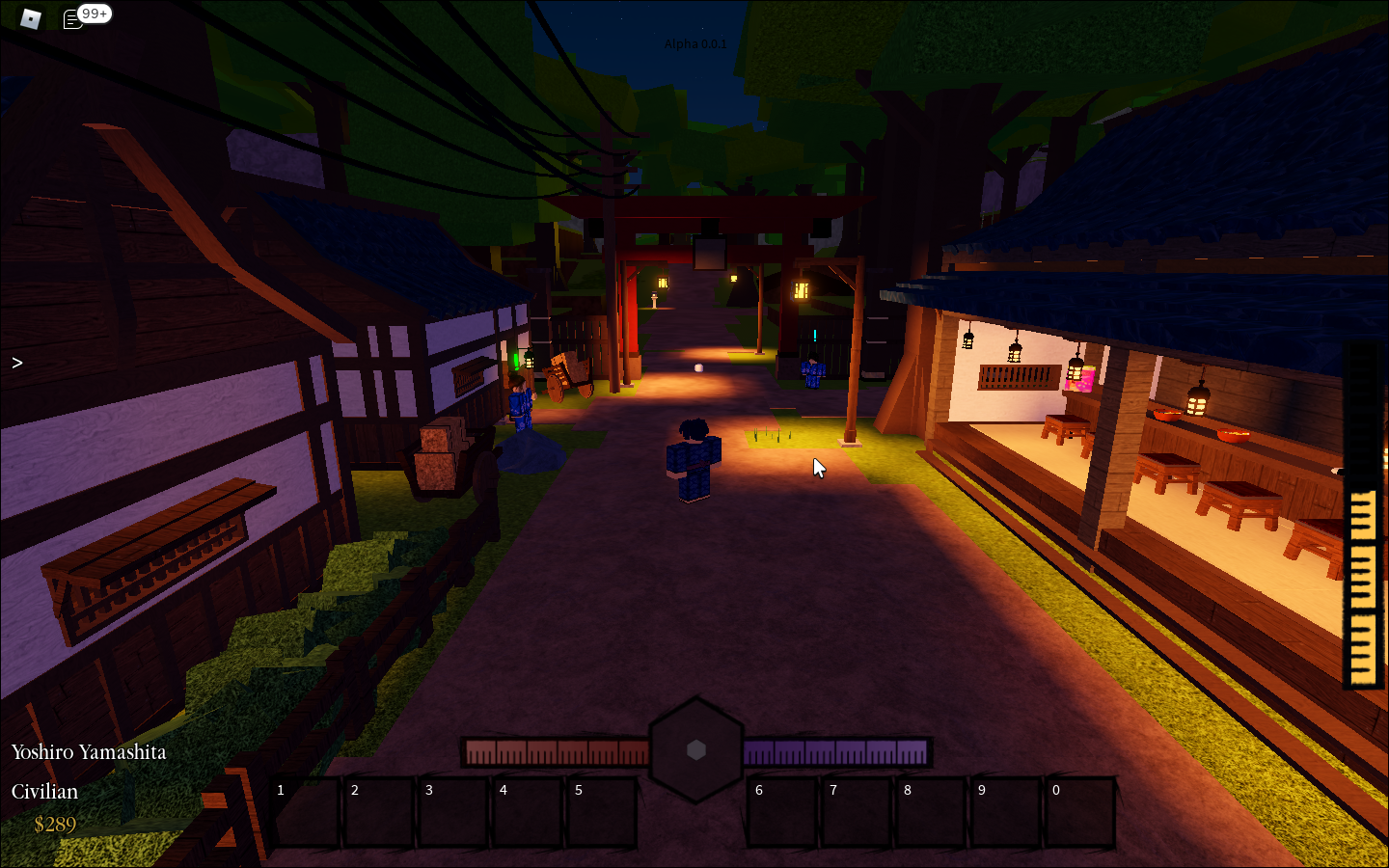Expand the left-side chevron arrow panel
This screenshot has height=868, width=1389.
coord(16,364)
